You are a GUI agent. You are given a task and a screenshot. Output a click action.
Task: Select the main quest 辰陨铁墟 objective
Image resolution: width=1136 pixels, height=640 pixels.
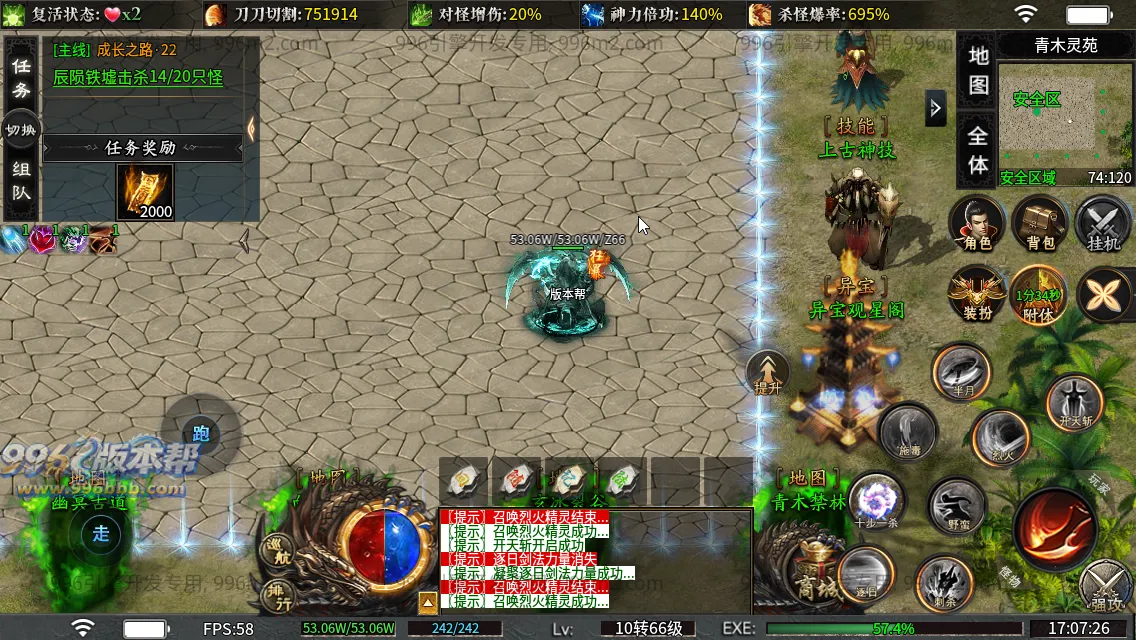point(137,77)
